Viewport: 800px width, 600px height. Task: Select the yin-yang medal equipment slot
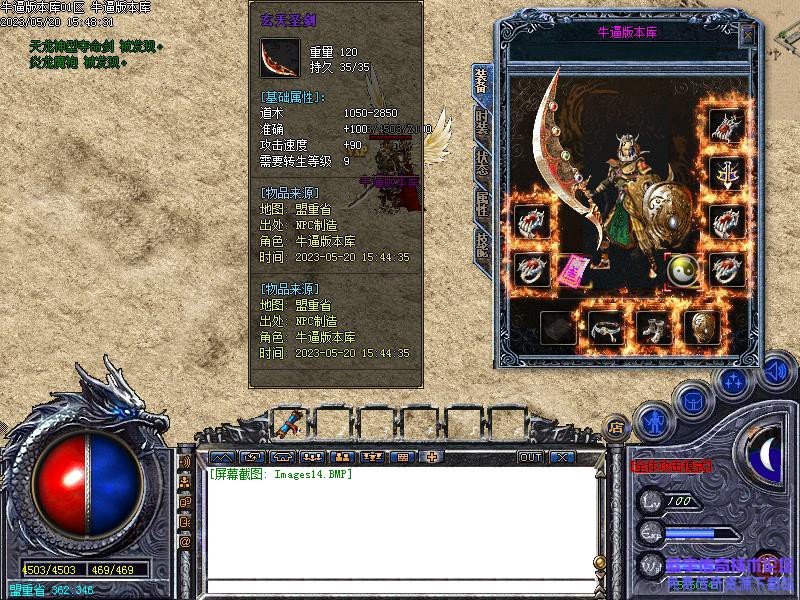pos(683,269)
